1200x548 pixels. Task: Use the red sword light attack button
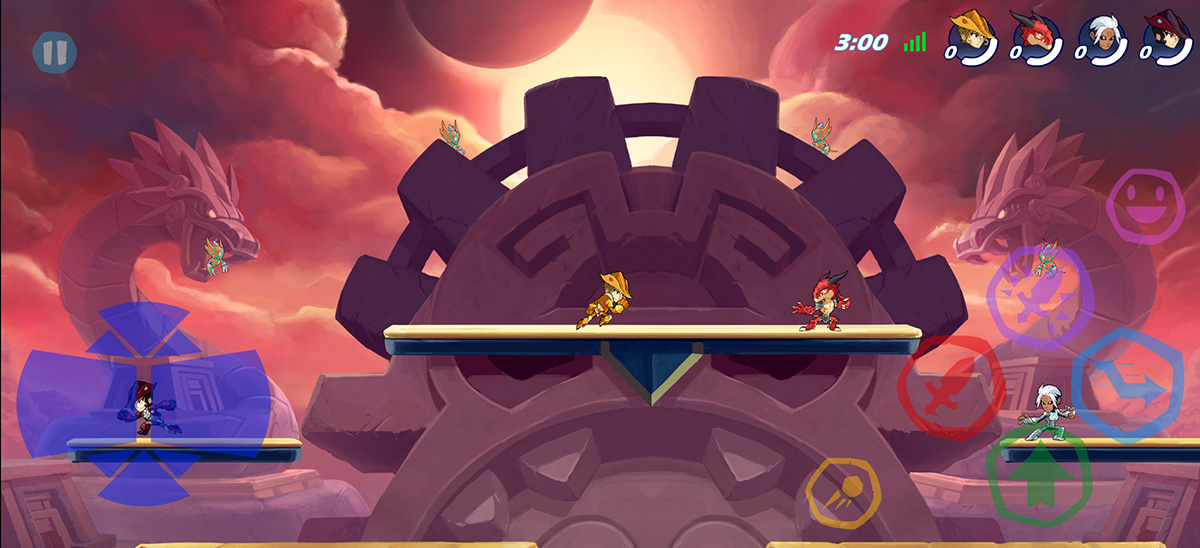[950, 388]
